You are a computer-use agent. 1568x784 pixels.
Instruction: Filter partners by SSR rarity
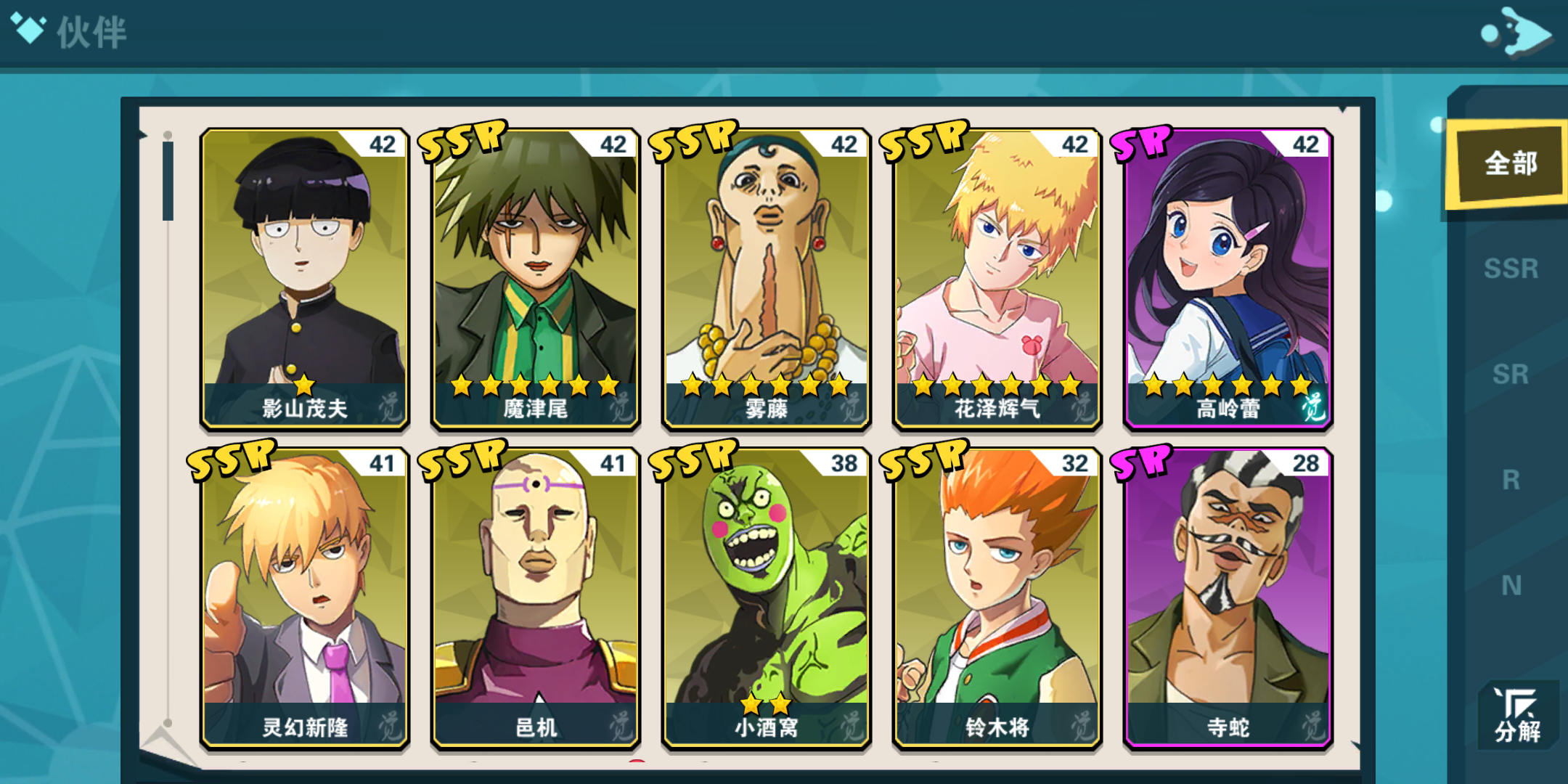tap(1511, 269)
